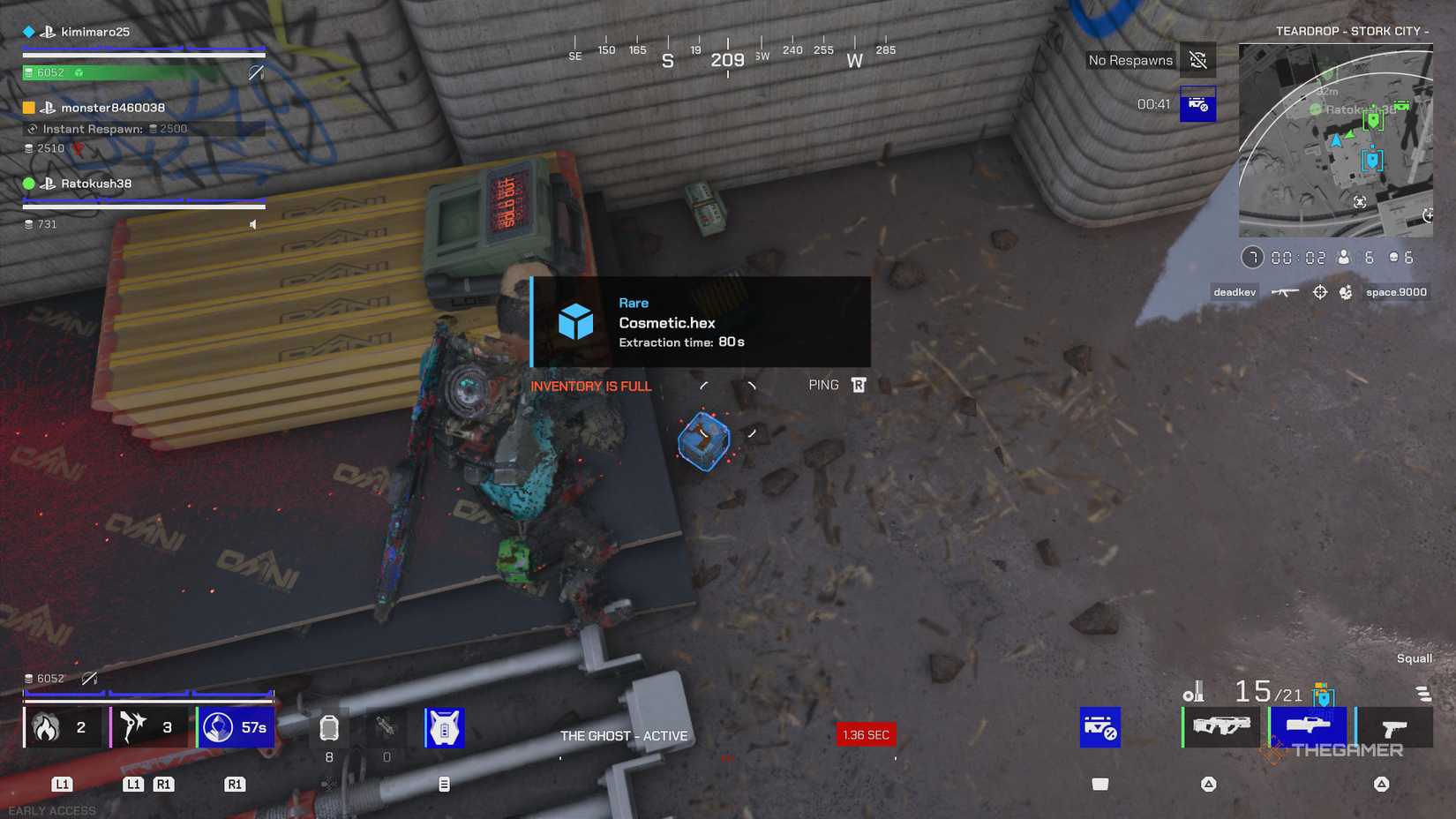Click the crosshair kill feed icon
The width and height of the screenshot is (1456, 819).
pos(1321,291)
